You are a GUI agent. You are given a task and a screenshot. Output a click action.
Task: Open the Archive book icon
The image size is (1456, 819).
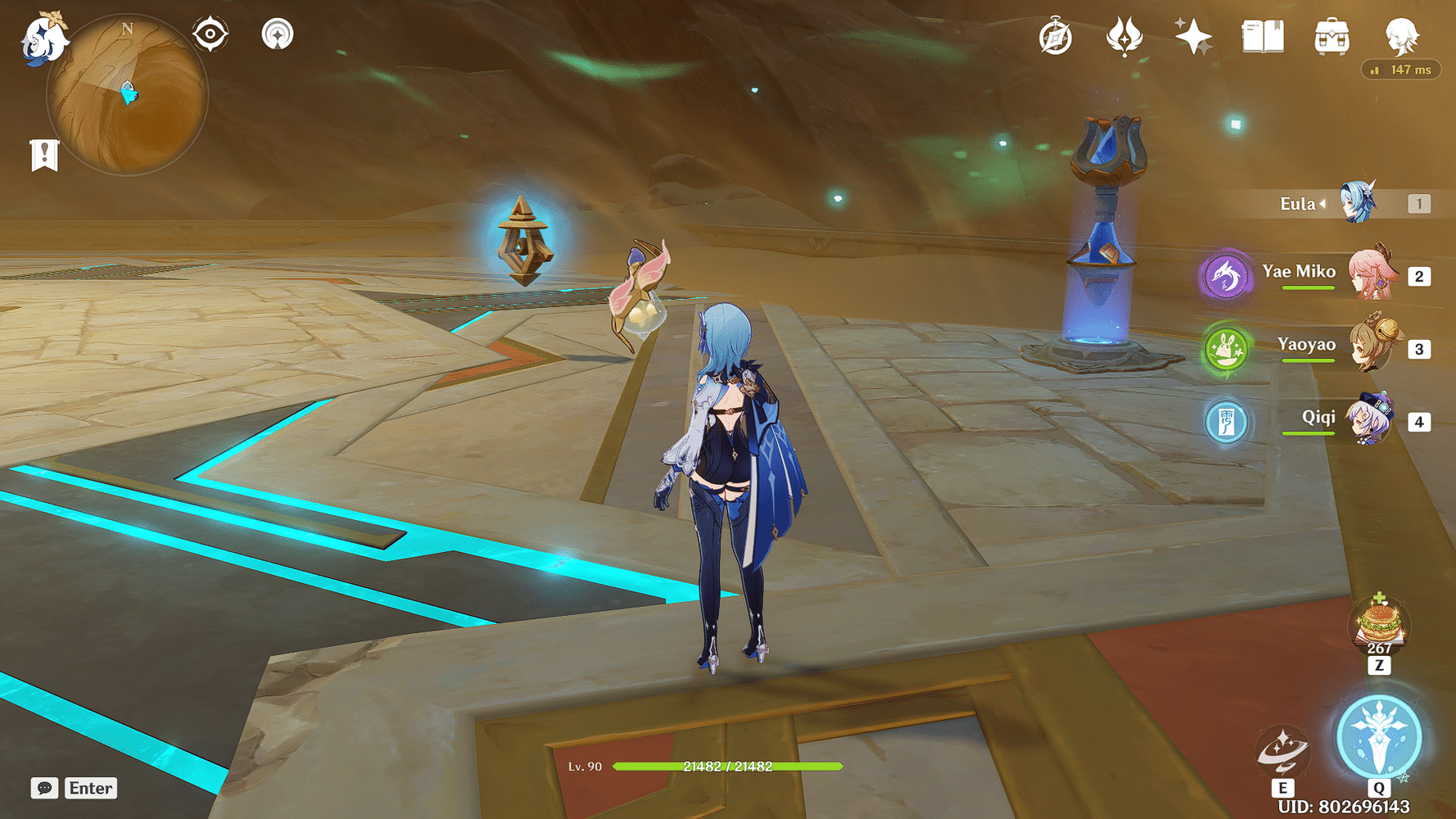(x=1262, y=35)
